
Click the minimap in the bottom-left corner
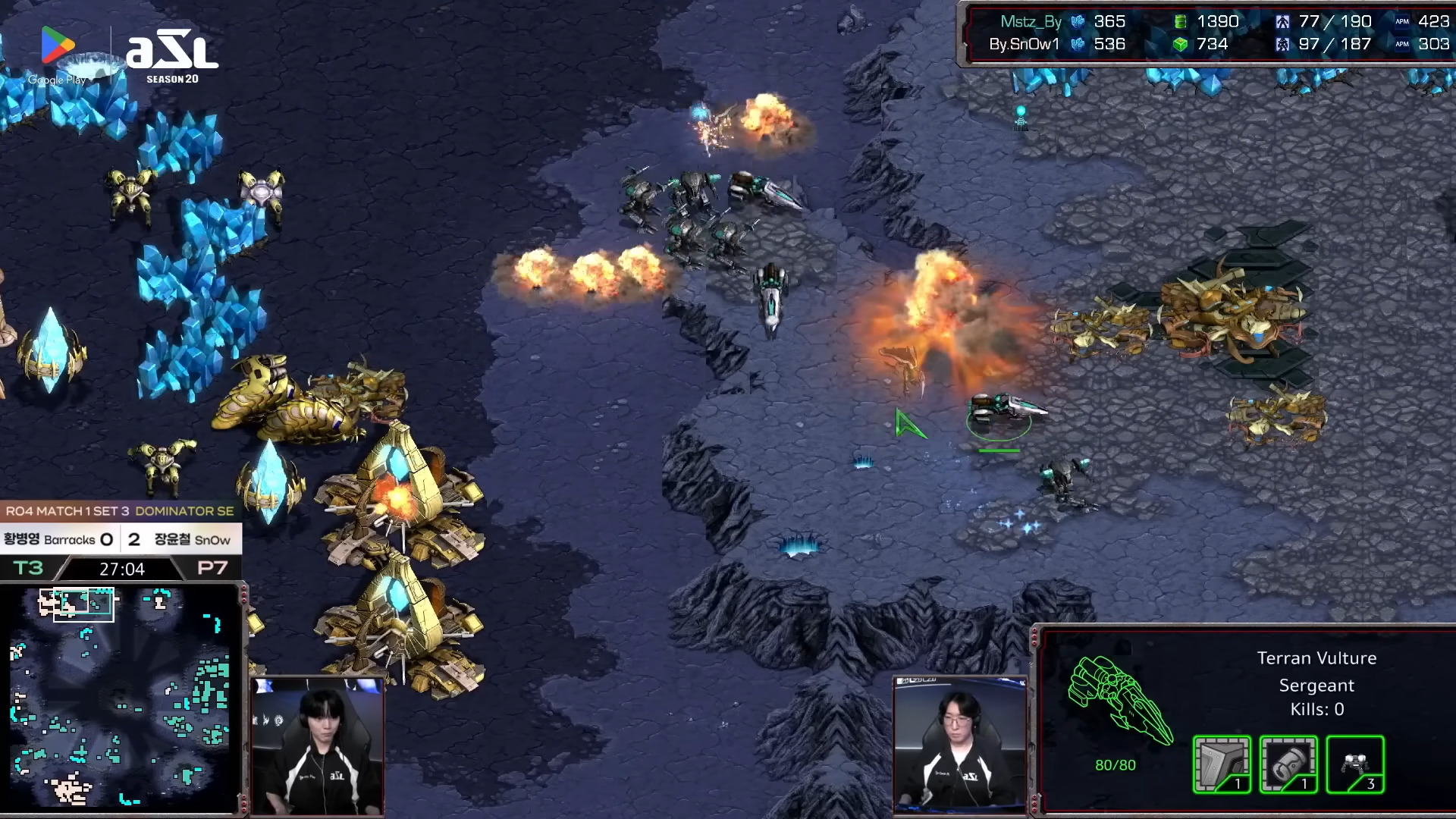click(x=121, y=696)
